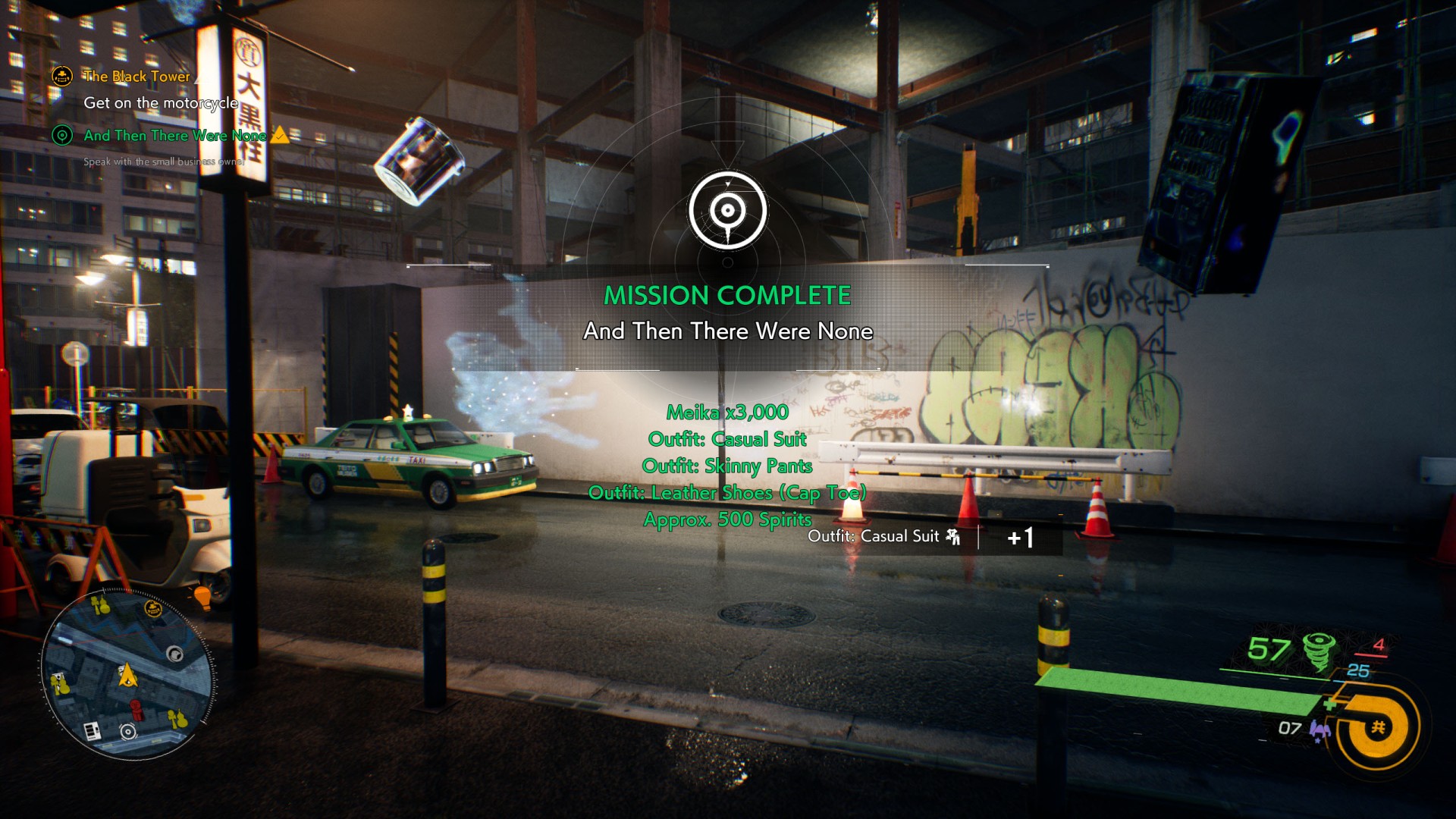Select And Then There Were None objective
The width and height of the screenshot is (1456, 819).
174,136
